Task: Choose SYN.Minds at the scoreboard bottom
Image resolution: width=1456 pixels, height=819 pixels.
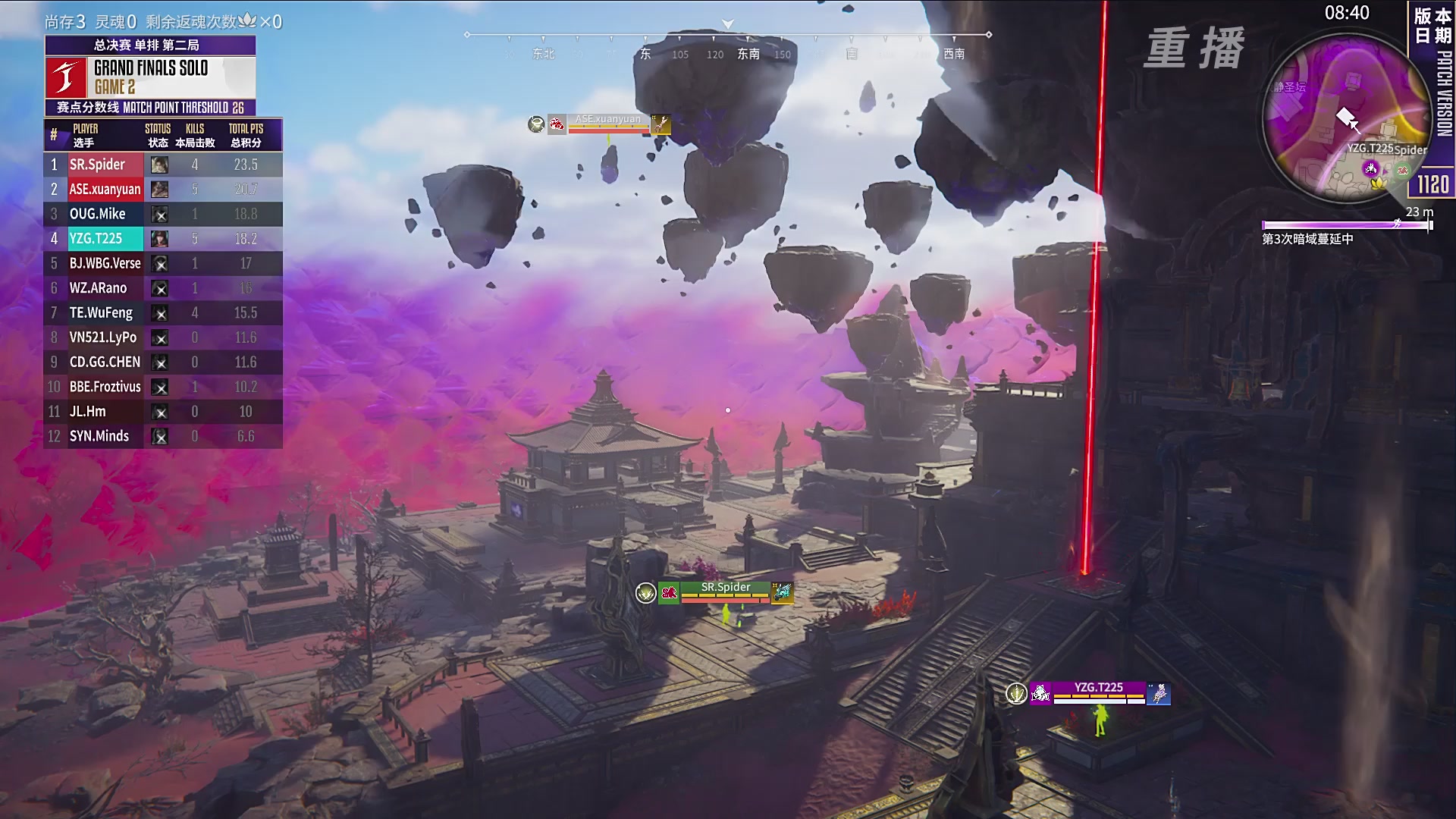Action: point(163,436)
